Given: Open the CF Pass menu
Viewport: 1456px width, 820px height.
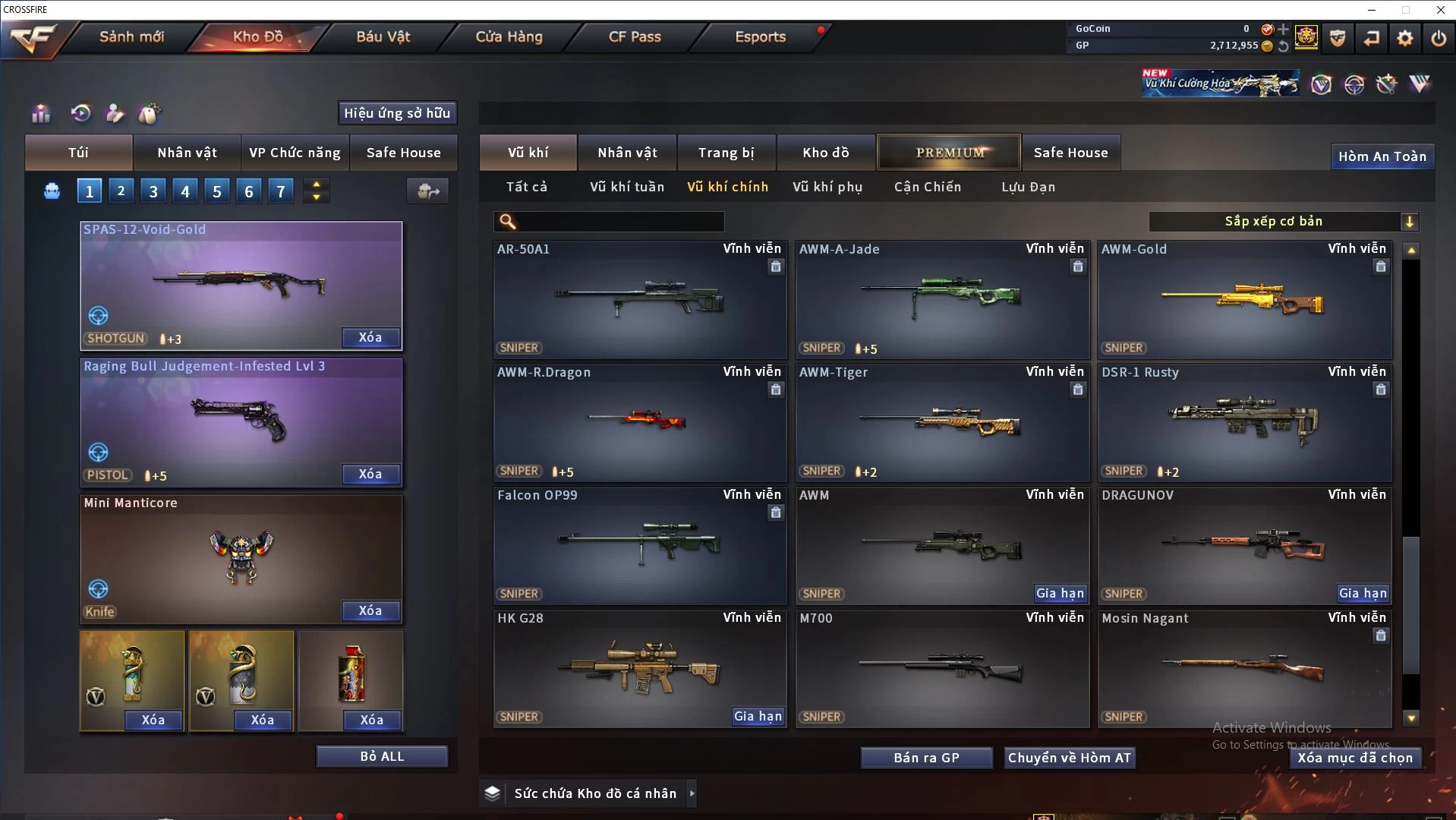Looking at the screenshot, I should 635,36.
